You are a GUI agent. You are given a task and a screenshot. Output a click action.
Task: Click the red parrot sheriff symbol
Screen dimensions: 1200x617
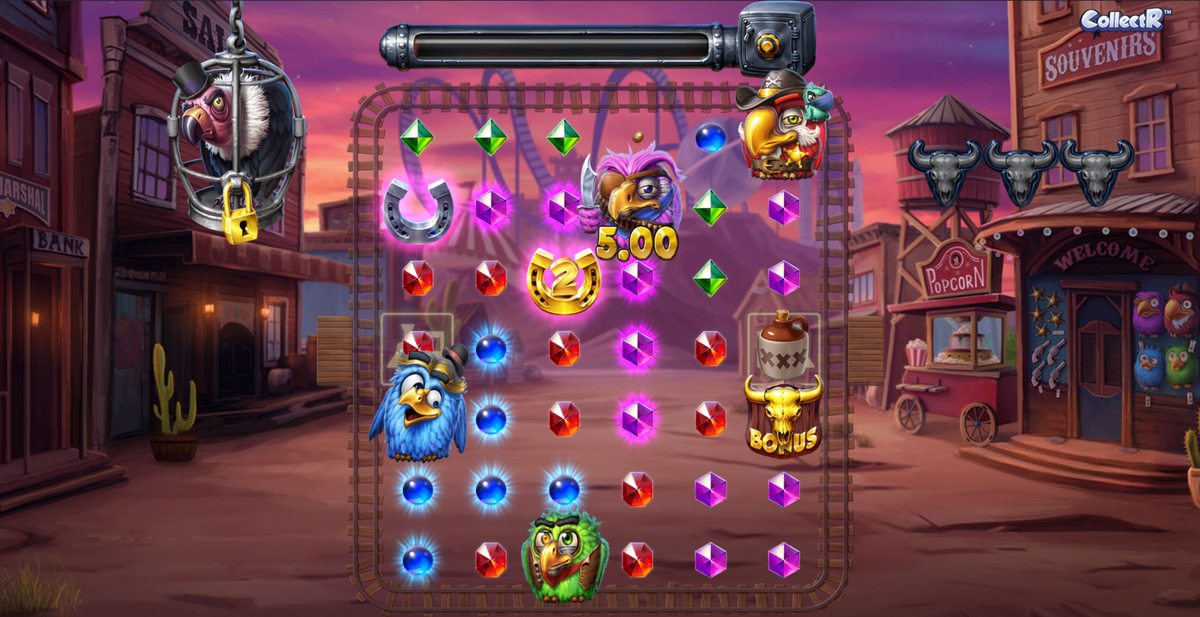pyautogui.click(x=781, y=128)
